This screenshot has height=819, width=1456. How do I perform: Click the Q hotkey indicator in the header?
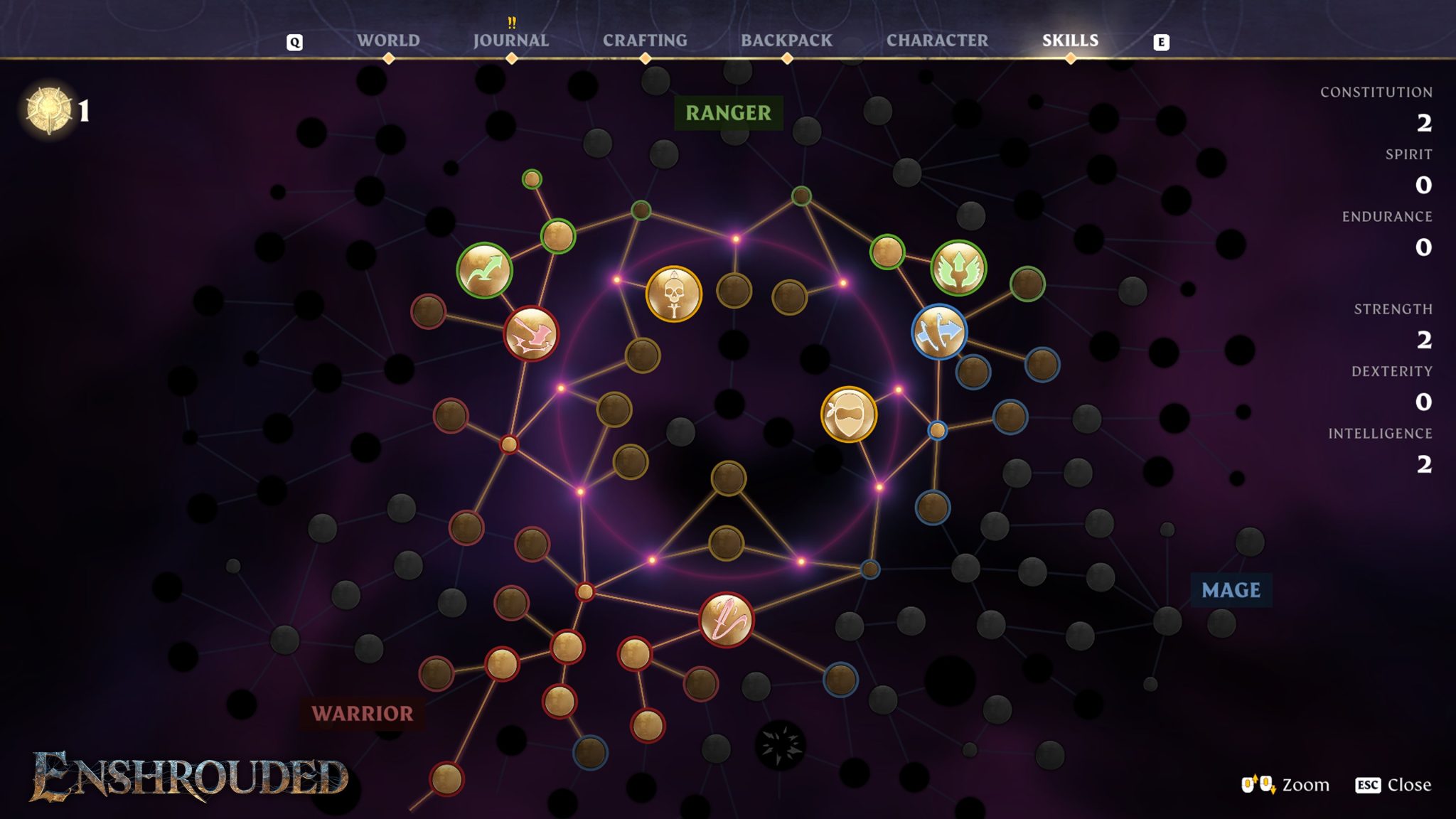point(292,42)
